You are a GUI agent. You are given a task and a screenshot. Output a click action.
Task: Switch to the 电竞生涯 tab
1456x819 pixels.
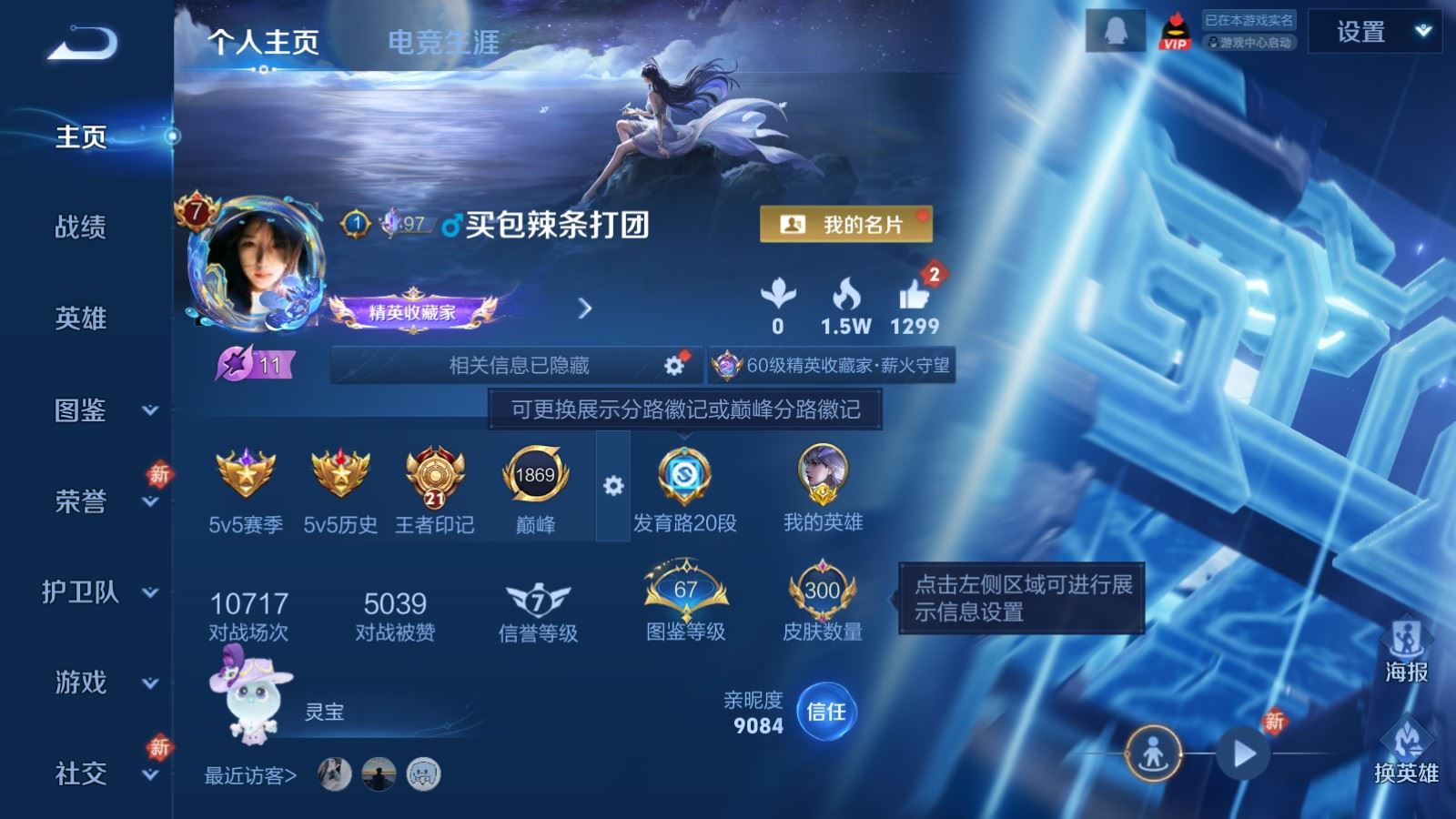[x=443, y=41]
